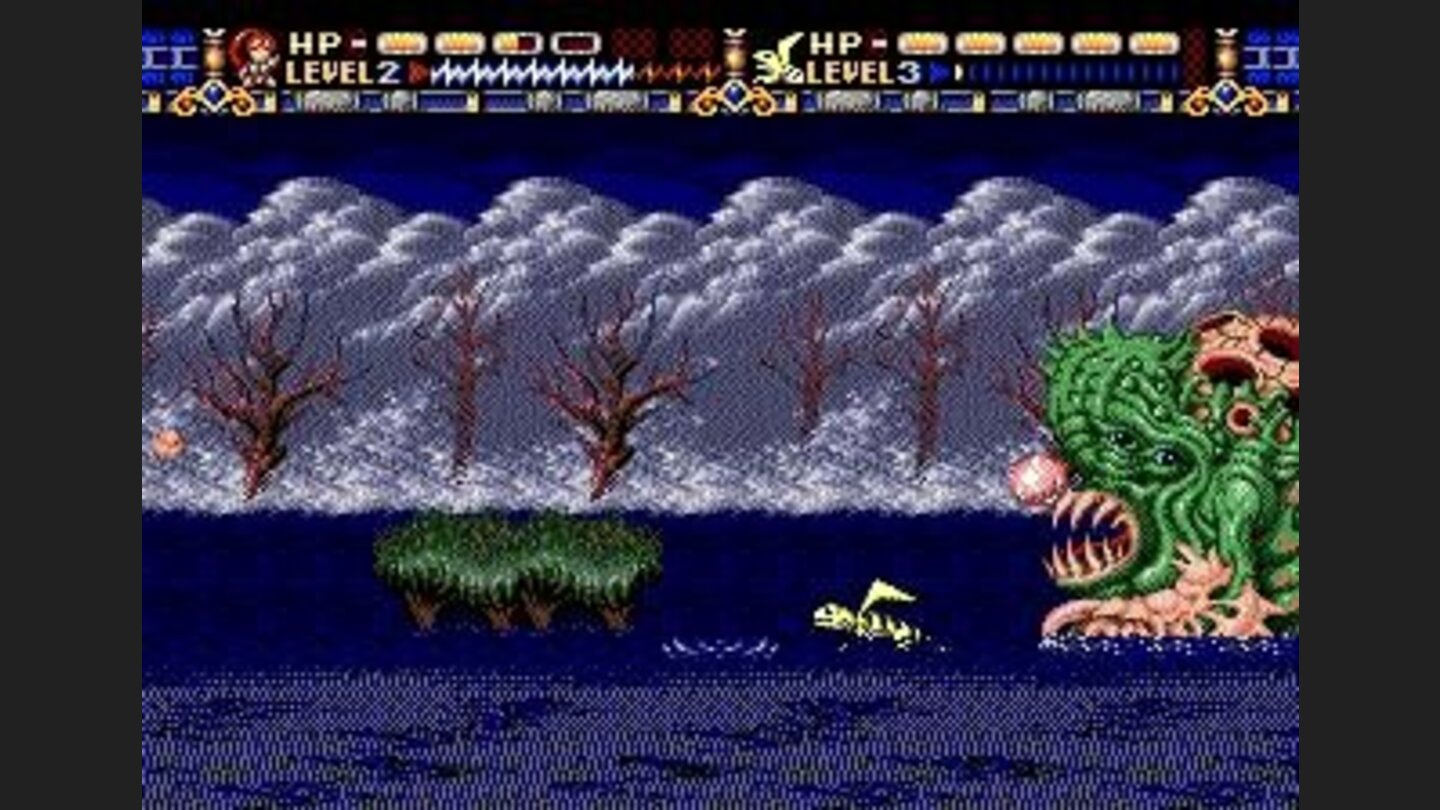Click the arrow marker before Player 2's power gauge
Viewport: 1440px width, 810px height.
[x=940, y=72]
